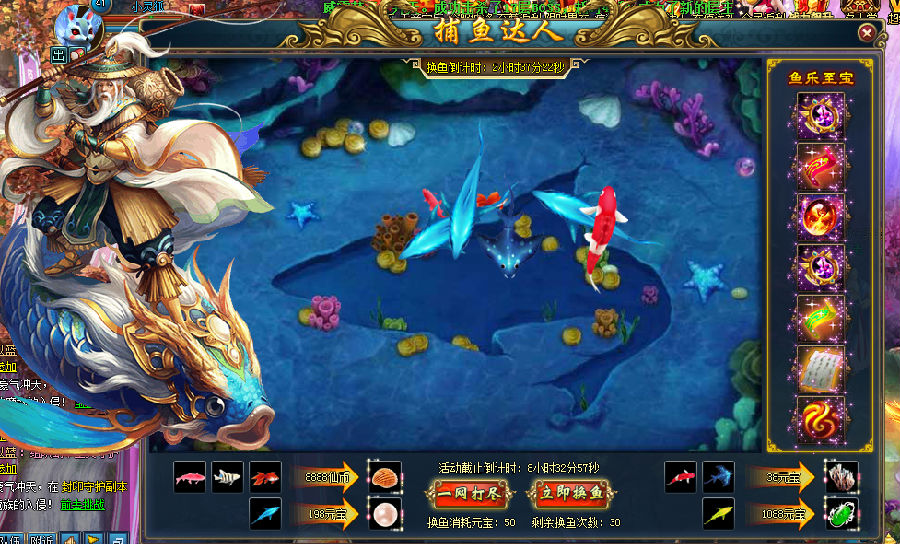Select the yellow swordfish icon
Viewport: 900px width, 544px height.
click(718, 514)
